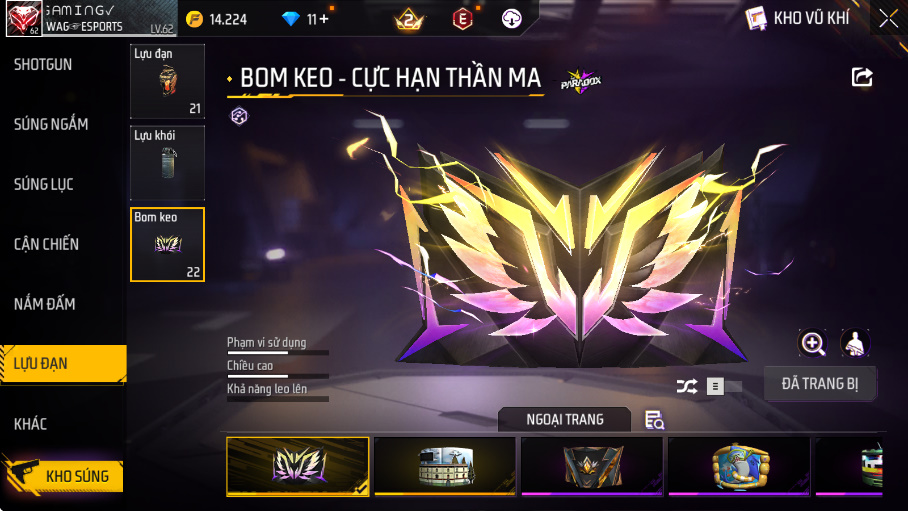Open the NẮM ĐẤM category
Viewport: 908px width, 511px height.
click(44, 304)
